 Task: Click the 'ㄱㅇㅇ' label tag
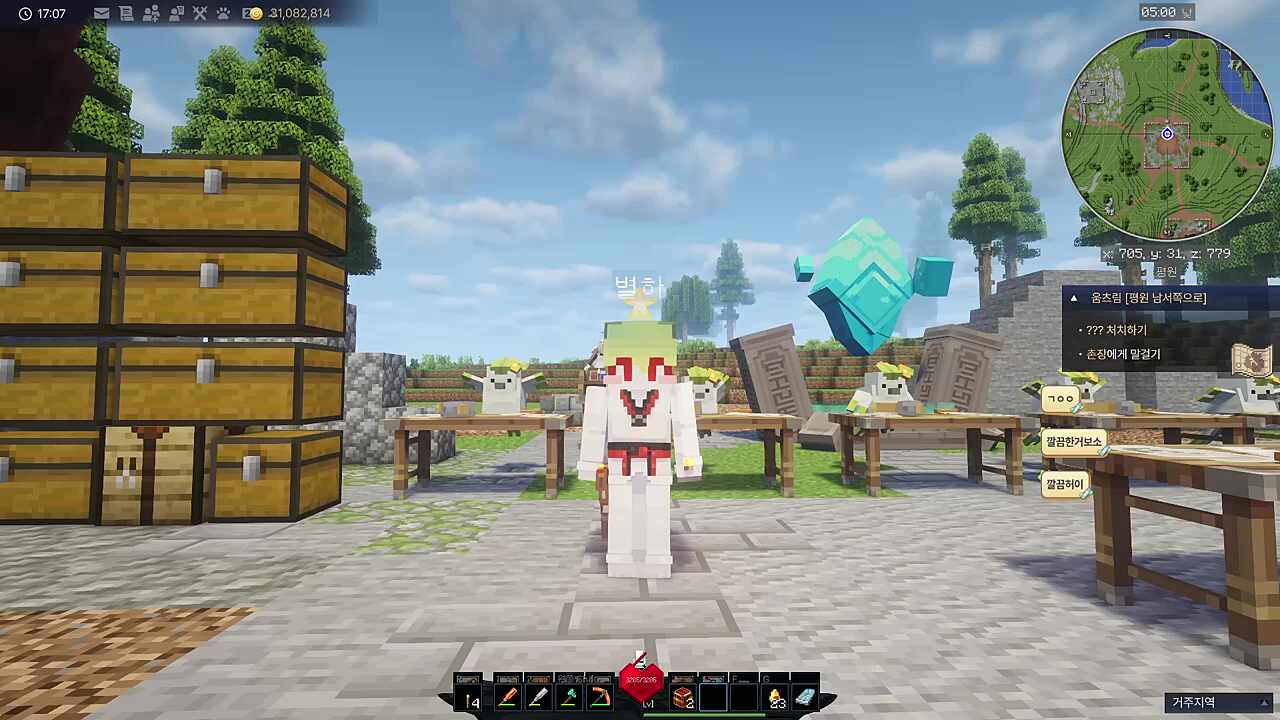[x=1060, y=399]
